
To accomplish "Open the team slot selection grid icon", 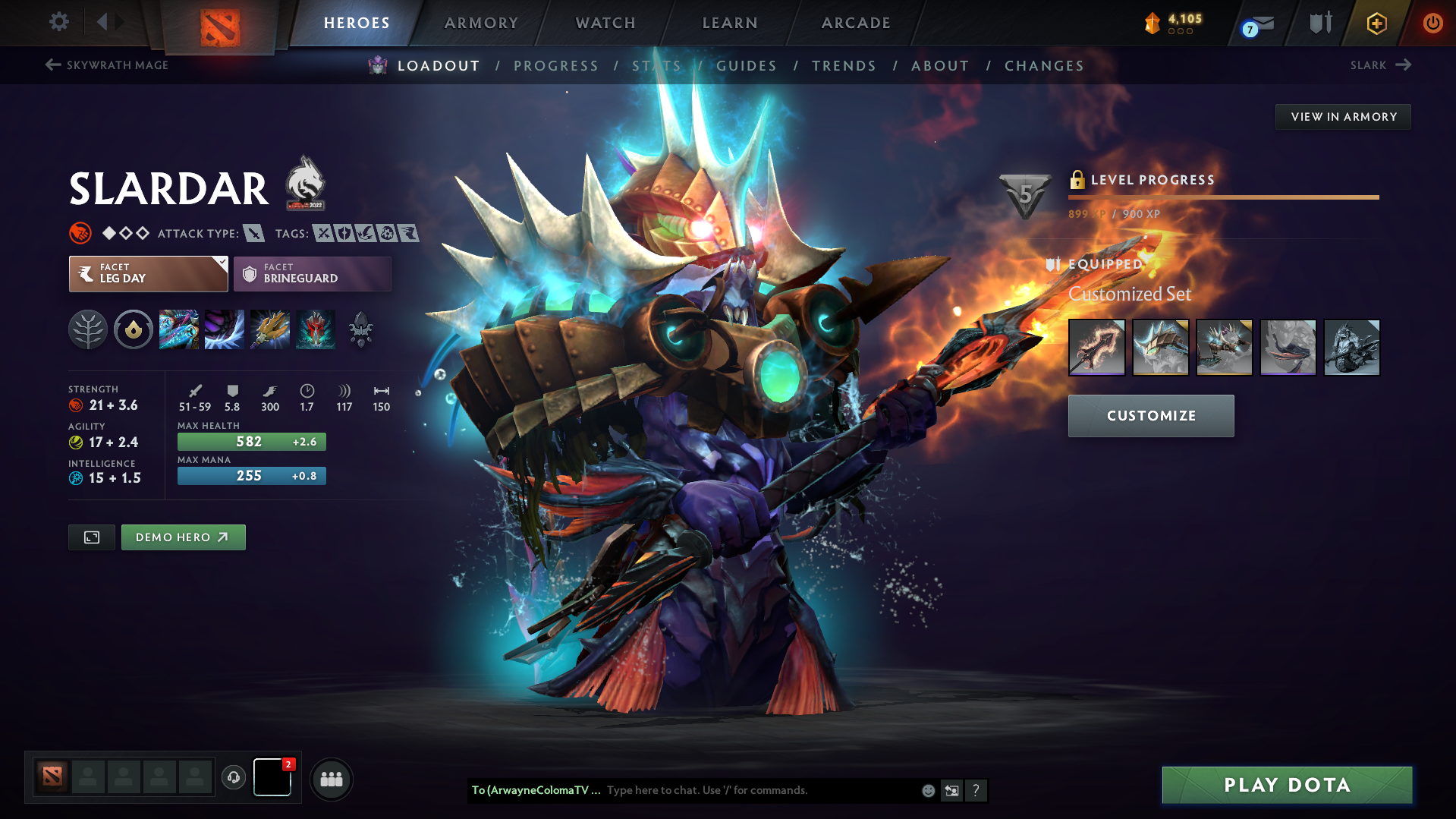I will click(x=331, y=779).
